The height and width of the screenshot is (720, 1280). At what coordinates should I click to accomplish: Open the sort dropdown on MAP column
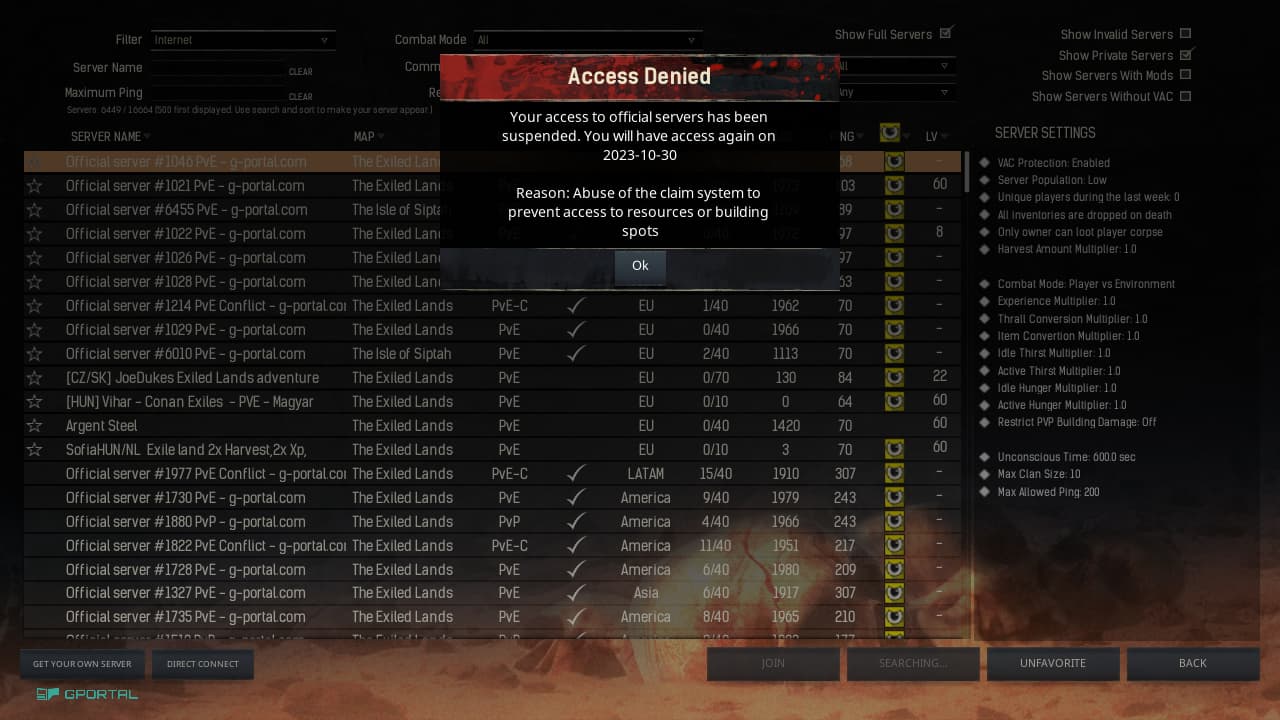tap(380, 136)
